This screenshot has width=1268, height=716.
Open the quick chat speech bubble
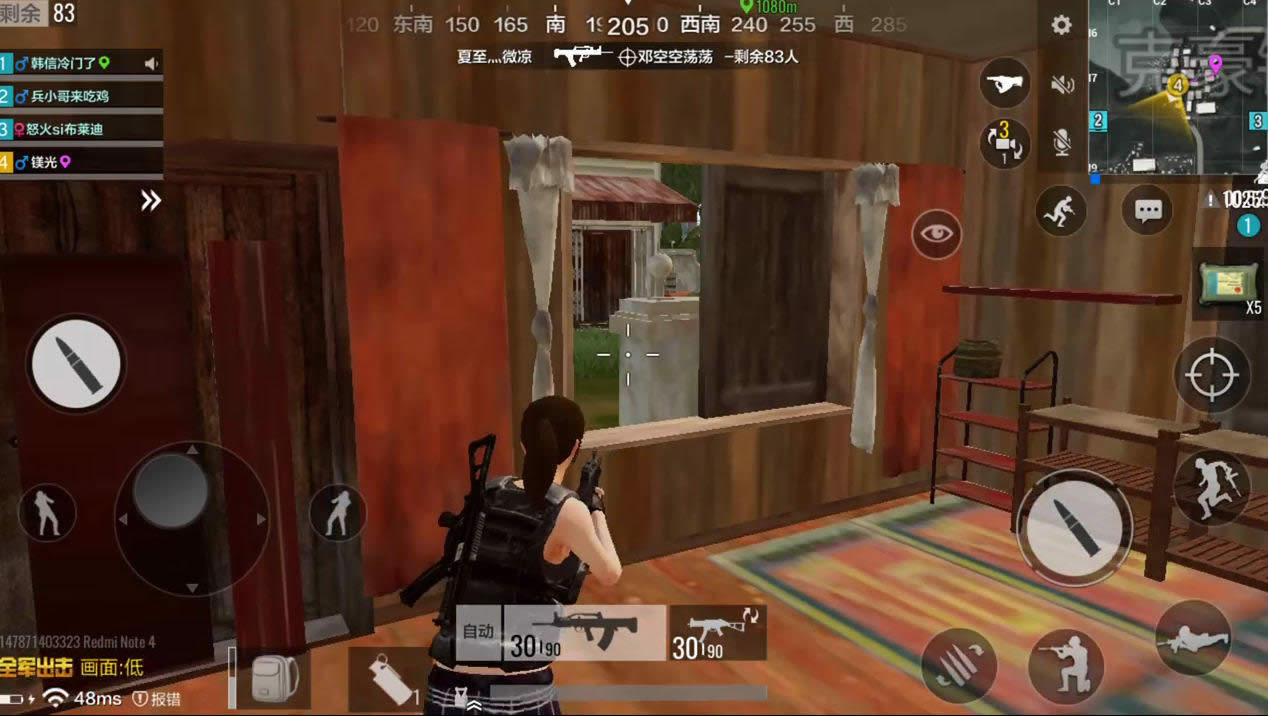tap(1147, 211)
